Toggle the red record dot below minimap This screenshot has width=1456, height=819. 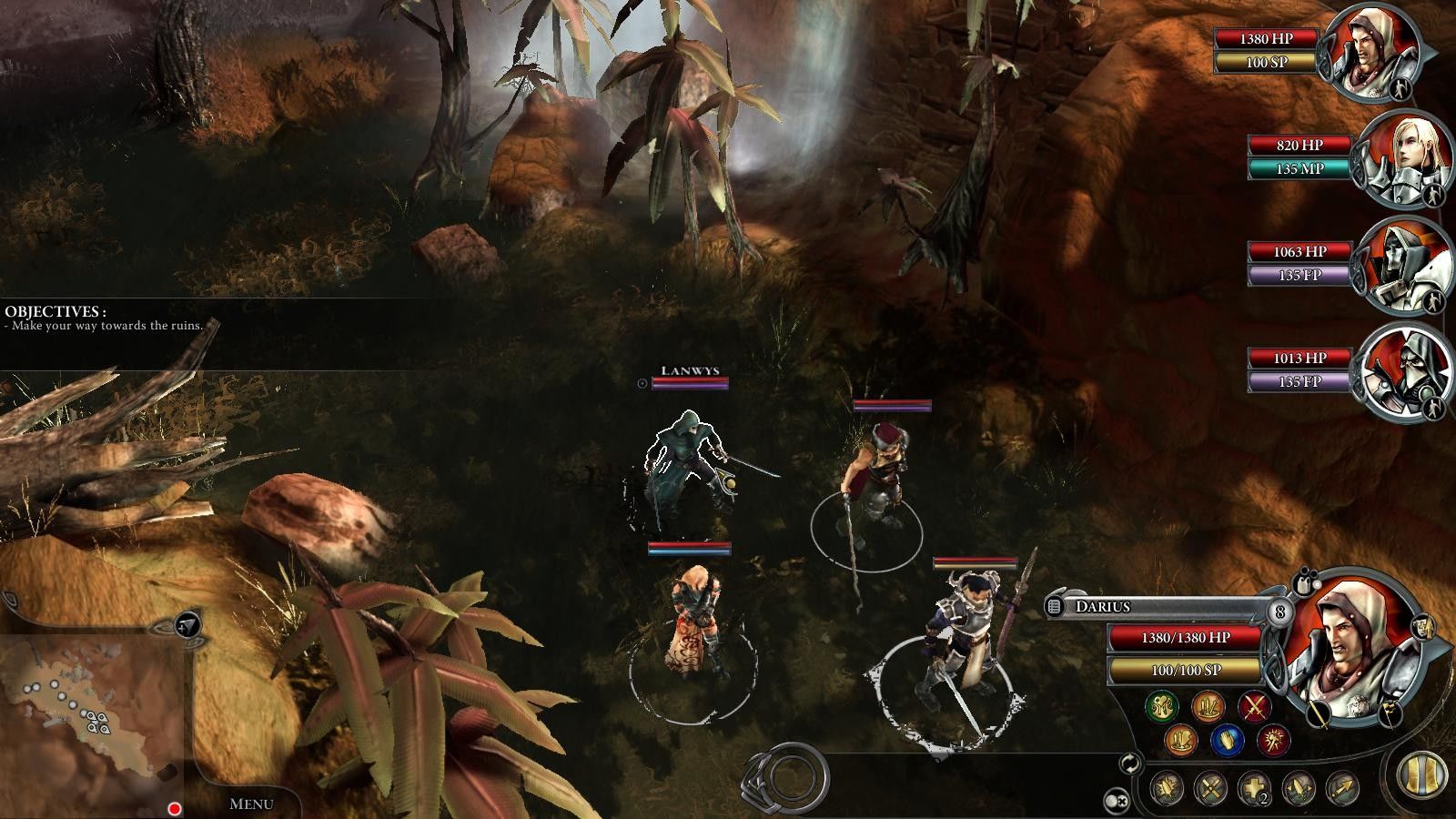(x=174, y=808)
